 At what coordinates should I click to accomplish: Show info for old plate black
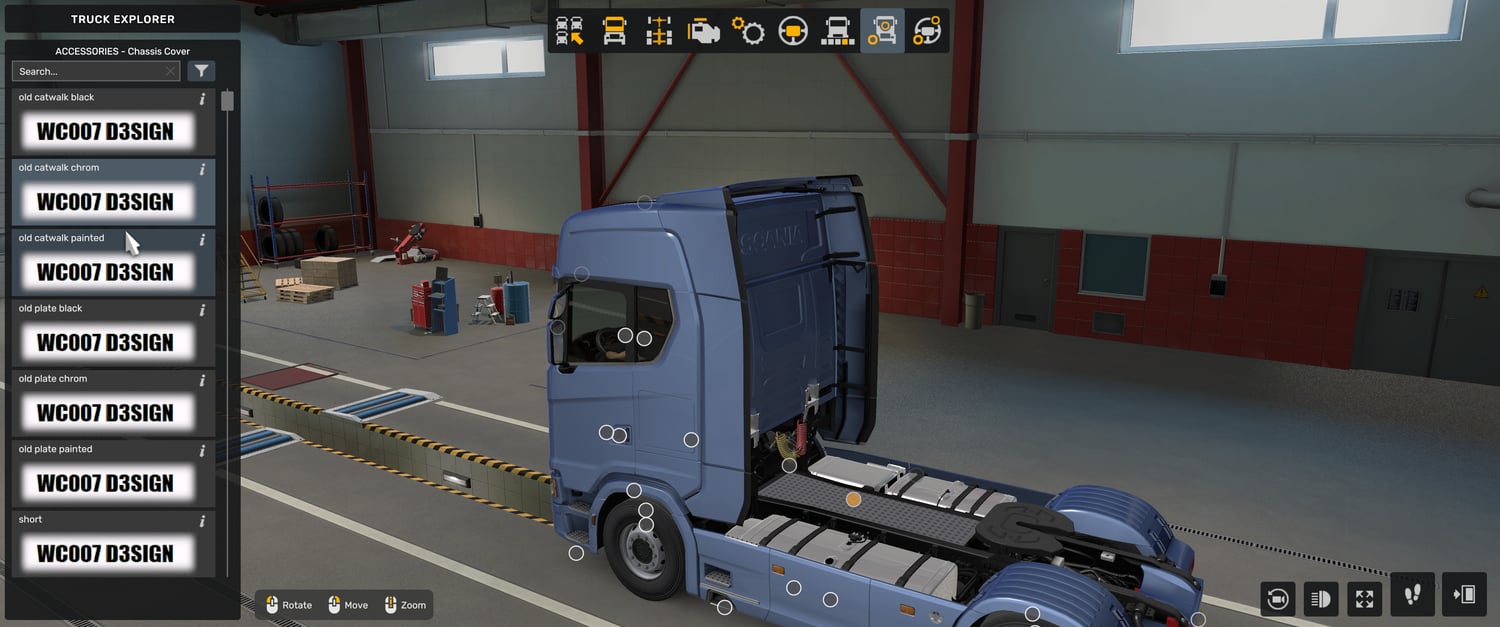(202, 310)
